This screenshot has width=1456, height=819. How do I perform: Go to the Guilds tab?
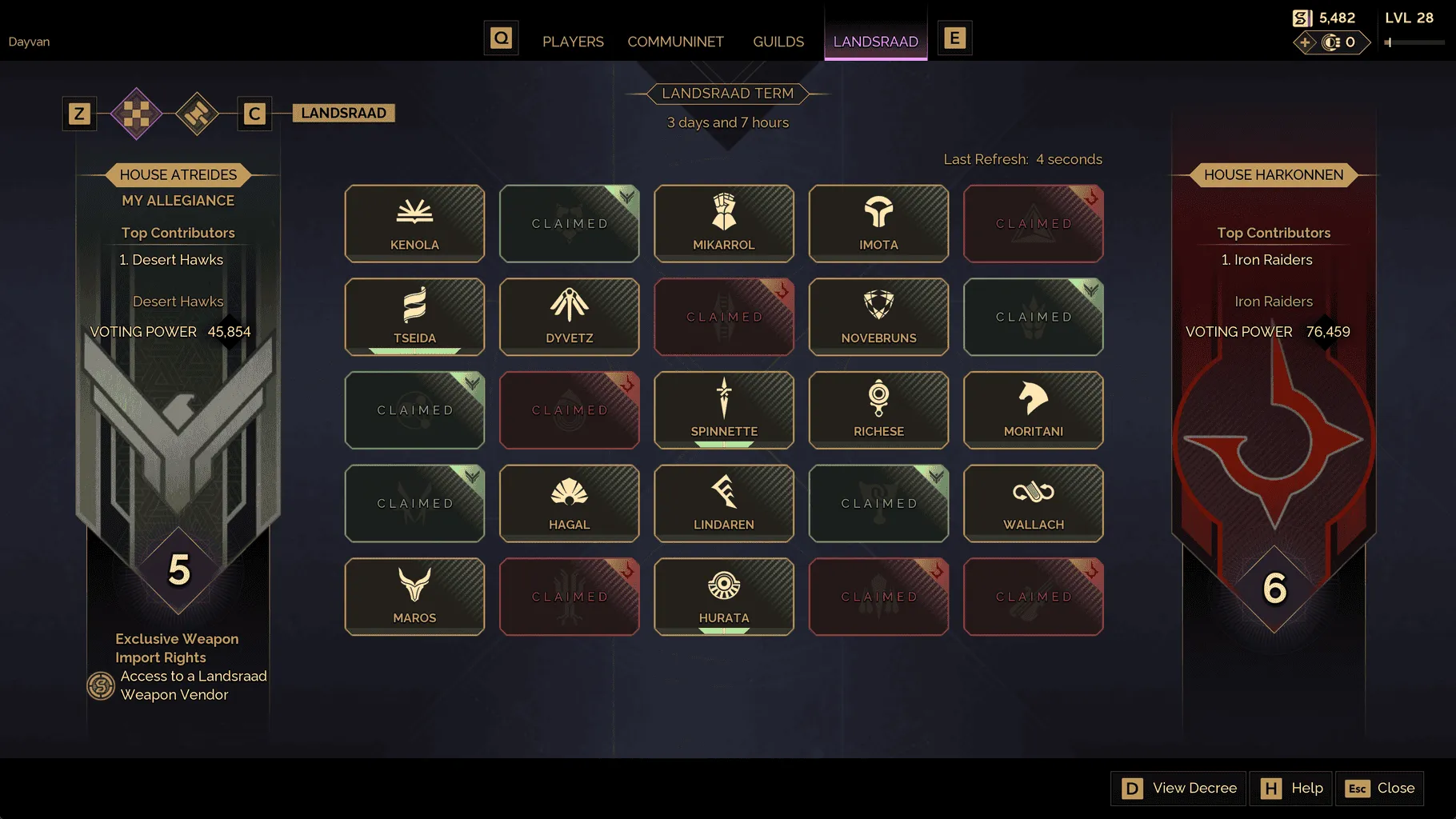778,42
